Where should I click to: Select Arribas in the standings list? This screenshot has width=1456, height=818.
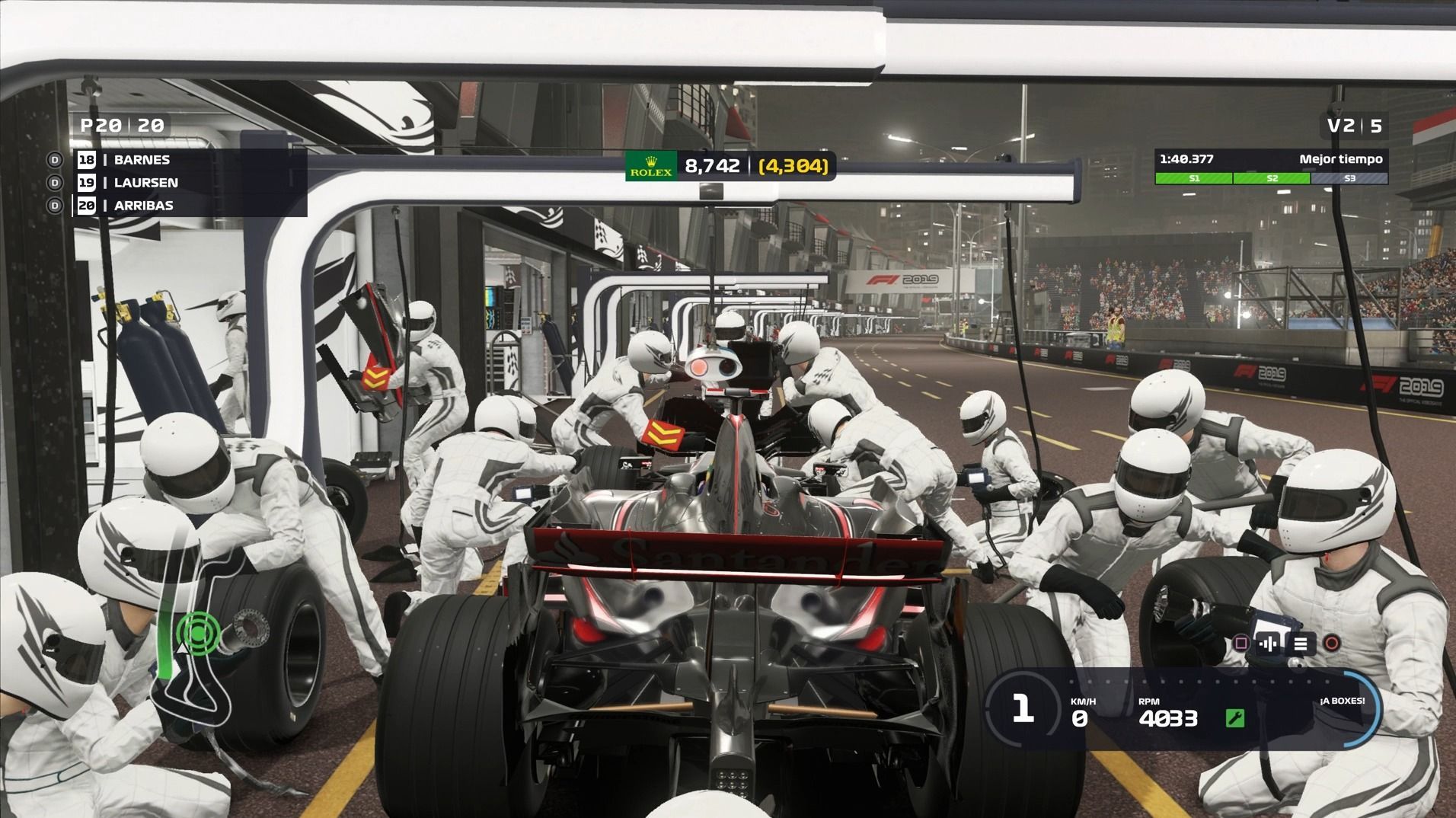tap(143, 206)
